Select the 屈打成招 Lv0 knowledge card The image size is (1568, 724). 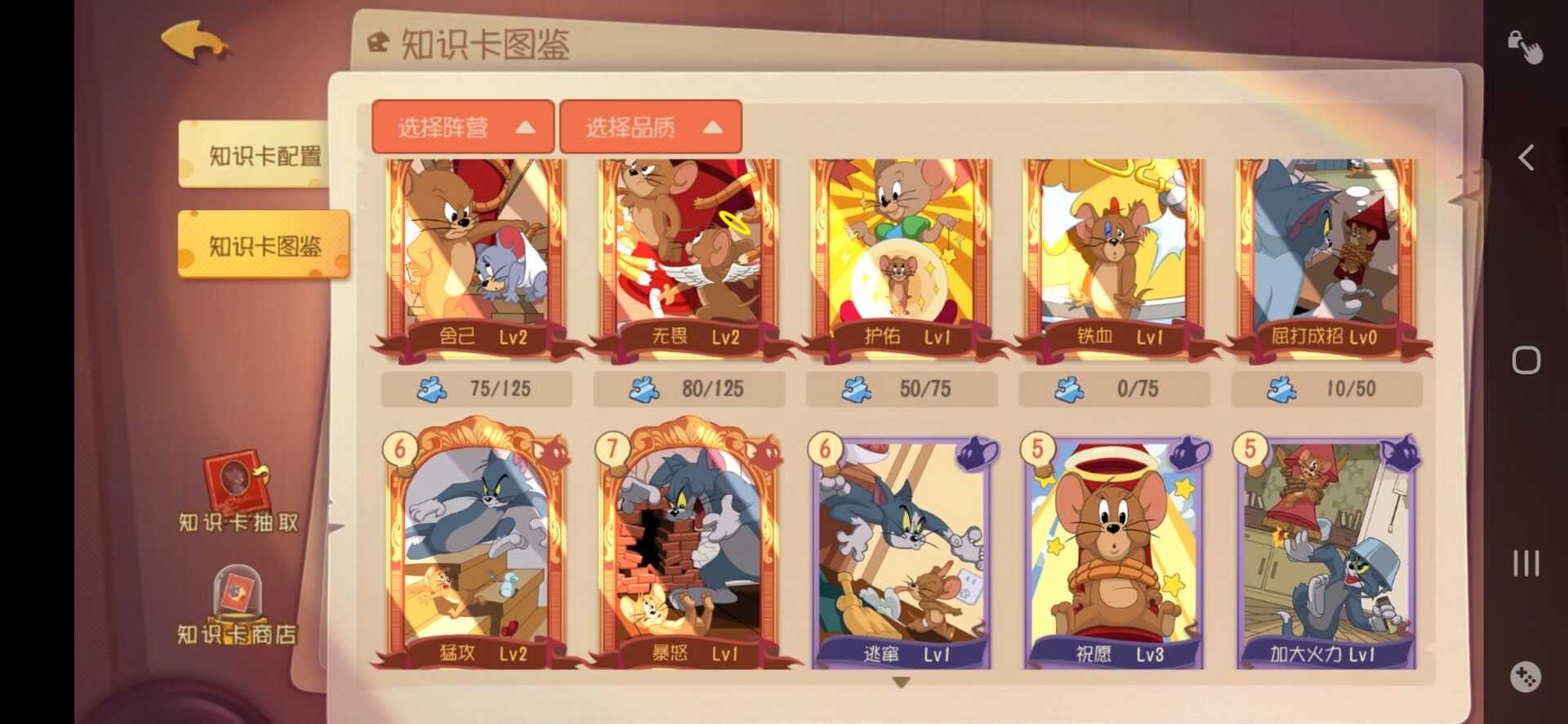(1323, 253)
